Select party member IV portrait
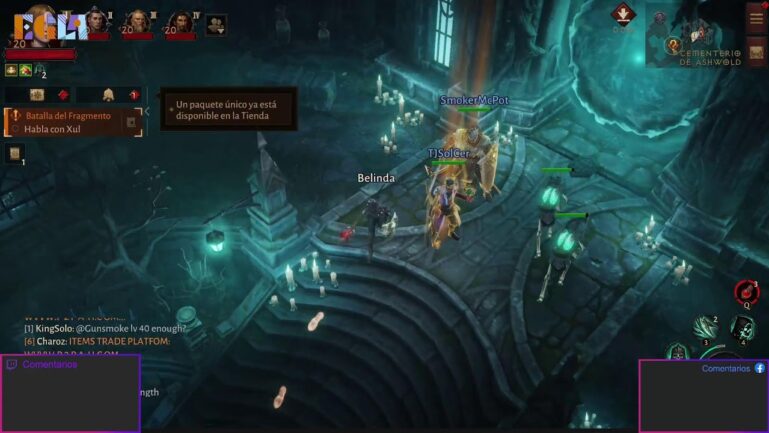The image size is (769, 433). 181,20
